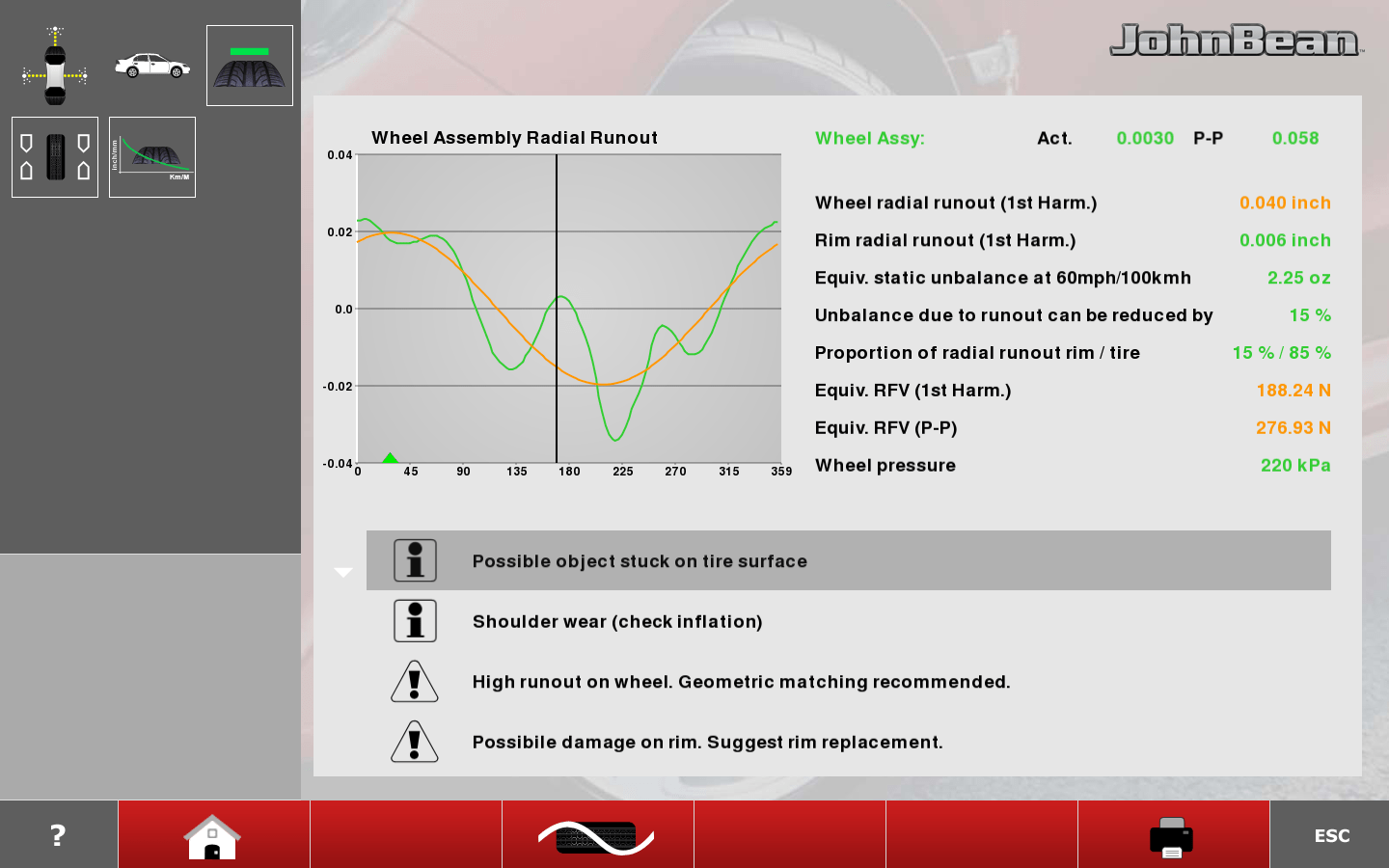Choose the 'High runout on wheel' warning row

741,682
